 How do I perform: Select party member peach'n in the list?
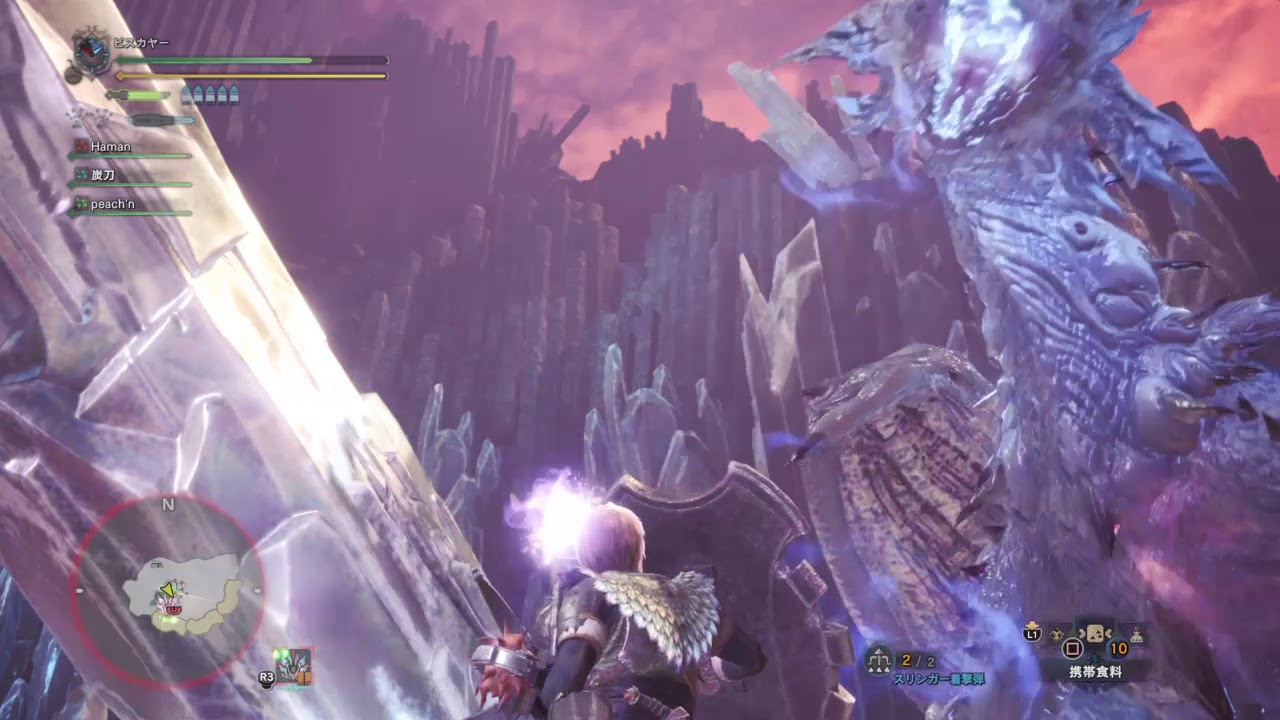click(112, 204)
